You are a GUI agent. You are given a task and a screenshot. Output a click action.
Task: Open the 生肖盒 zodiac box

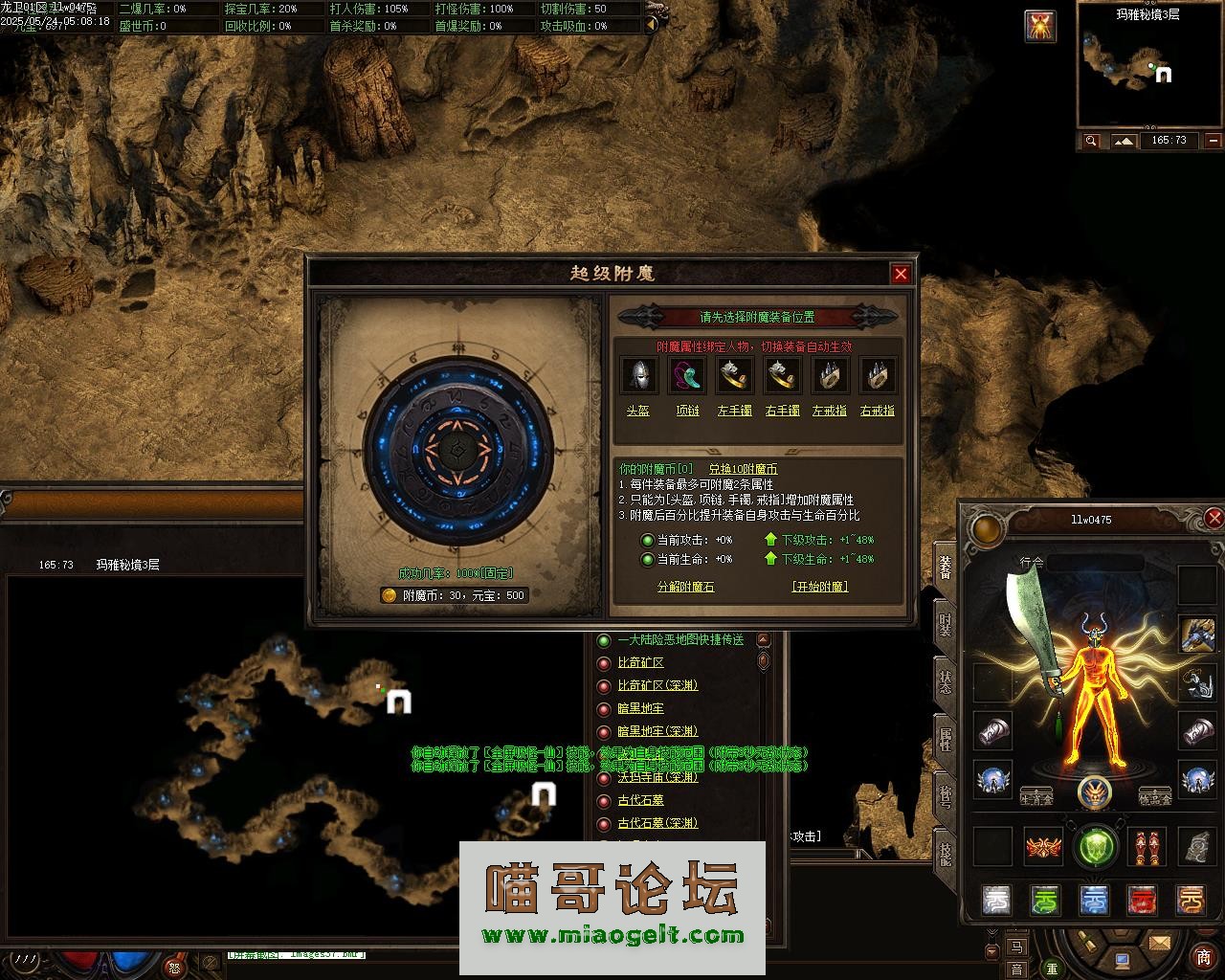[1036, 796]
